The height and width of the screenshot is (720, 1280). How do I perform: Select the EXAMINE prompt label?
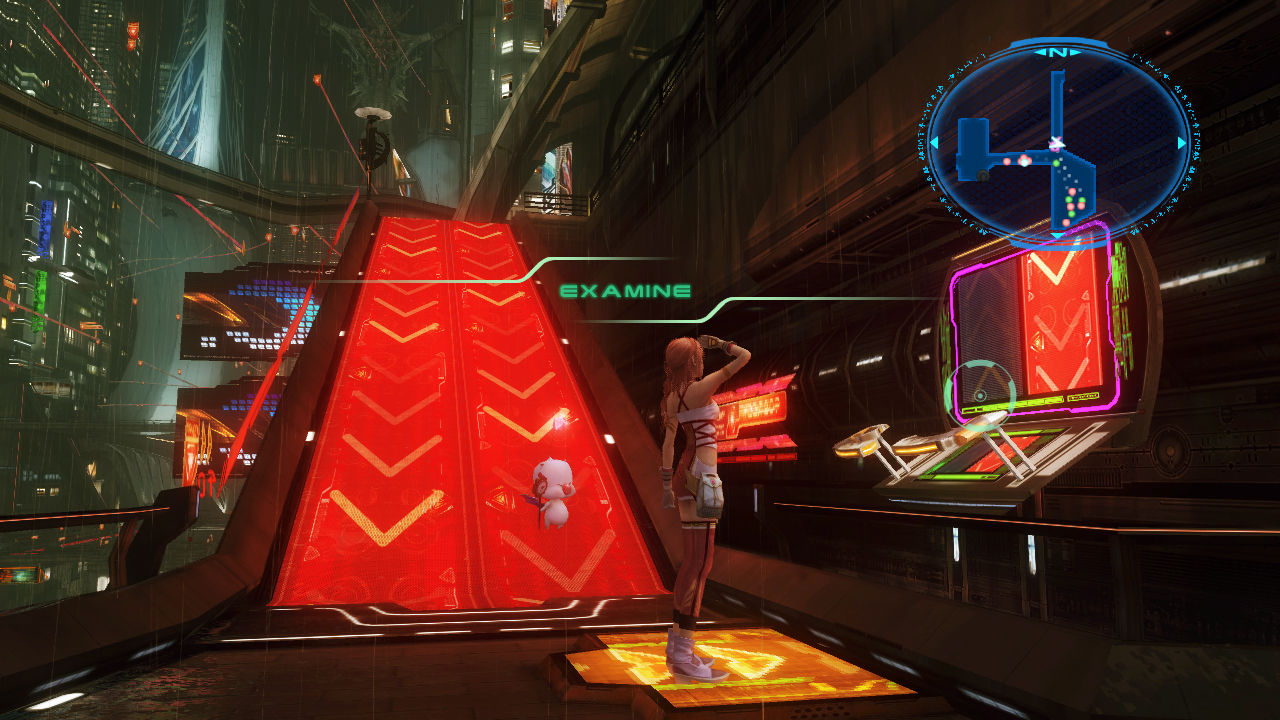tap(625, 292)
